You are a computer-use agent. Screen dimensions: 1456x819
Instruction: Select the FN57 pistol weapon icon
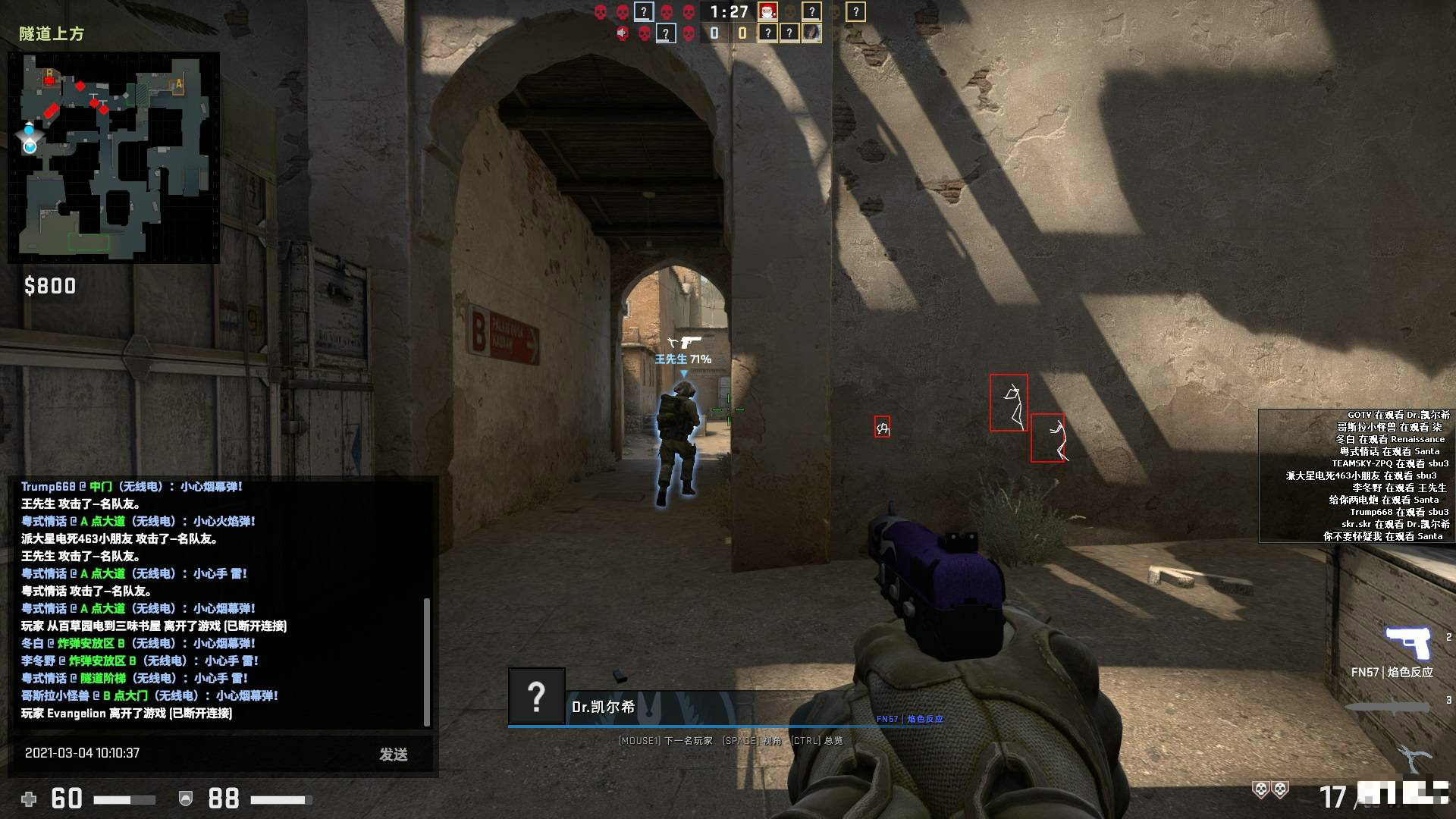[x=1407, y=643]
